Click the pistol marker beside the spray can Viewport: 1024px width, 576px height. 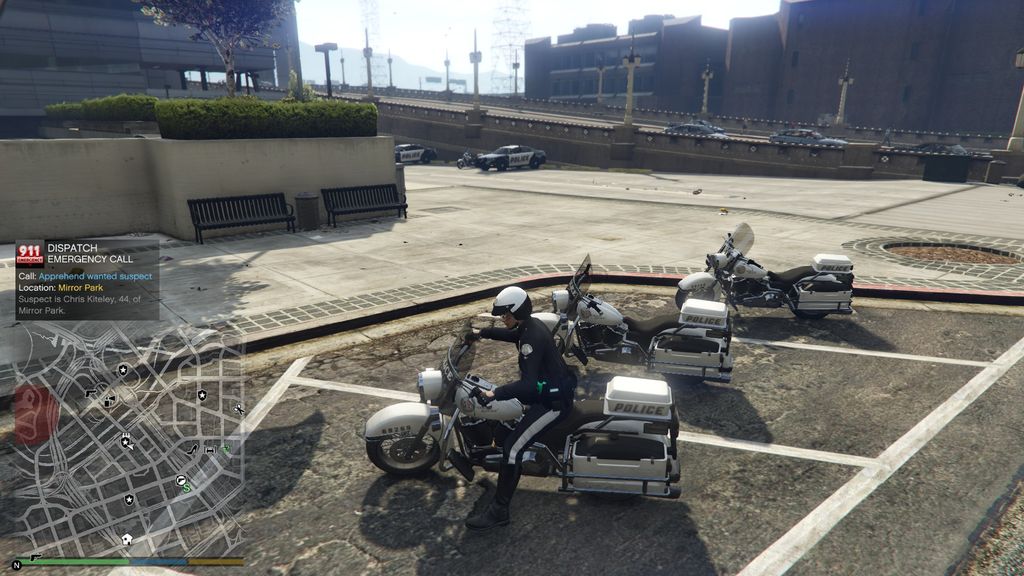(x=90, y=392)
